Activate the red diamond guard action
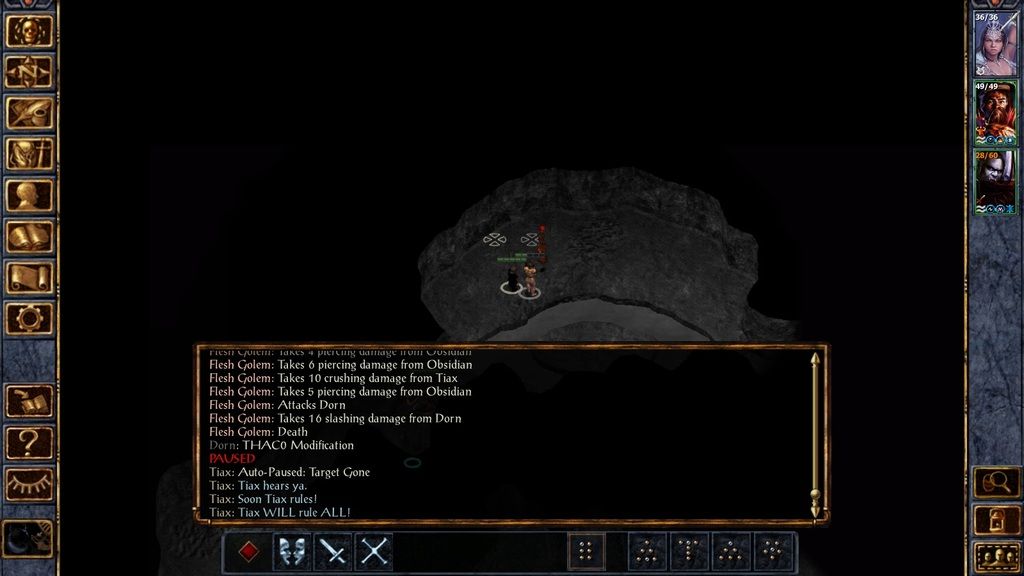The image size is (1024, 576). point(250,552)
